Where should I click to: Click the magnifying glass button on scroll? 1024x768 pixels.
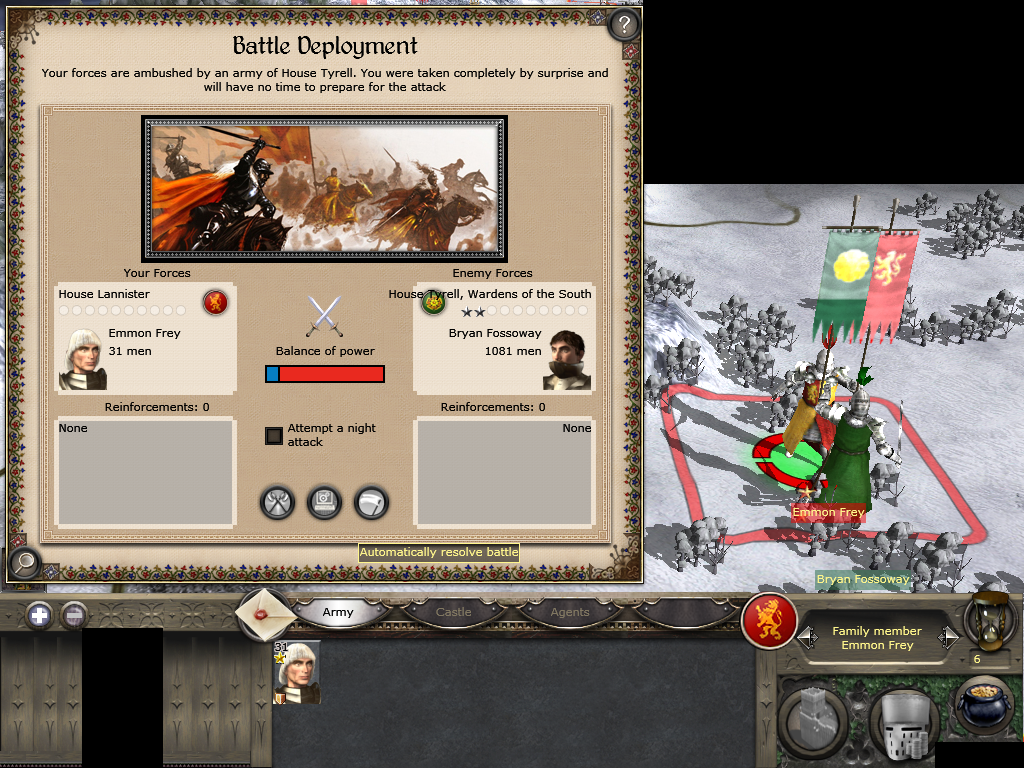tap(22, 563)
